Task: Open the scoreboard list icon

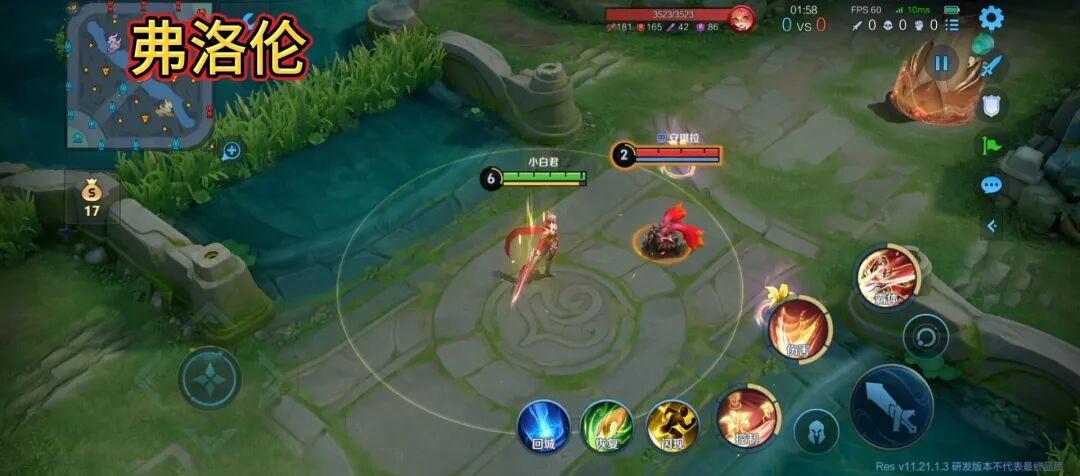Action: click(x=951, y=24)
